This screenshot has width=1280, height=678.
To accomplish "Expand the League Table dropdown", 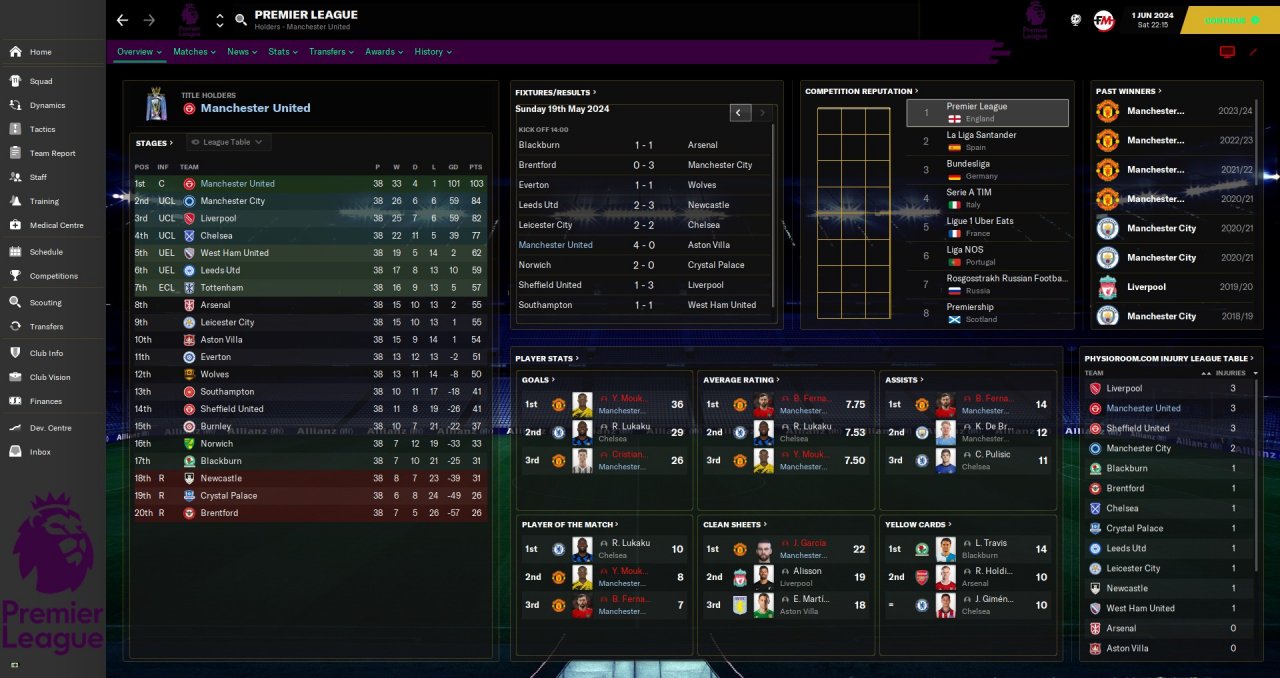I will (229, 142).
